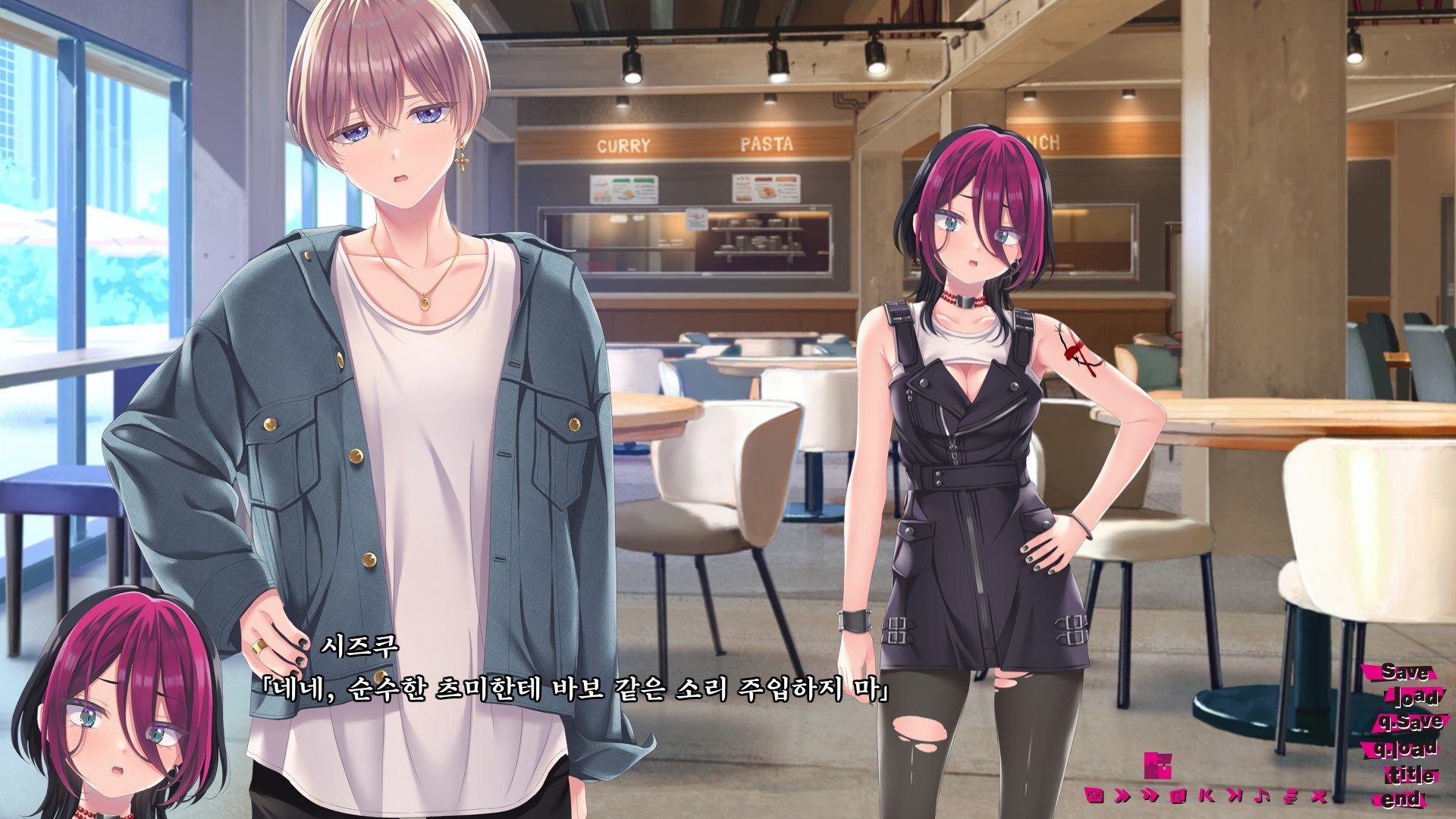Open the Save menu
The image size is (1456, 819).
[1404, 673]
